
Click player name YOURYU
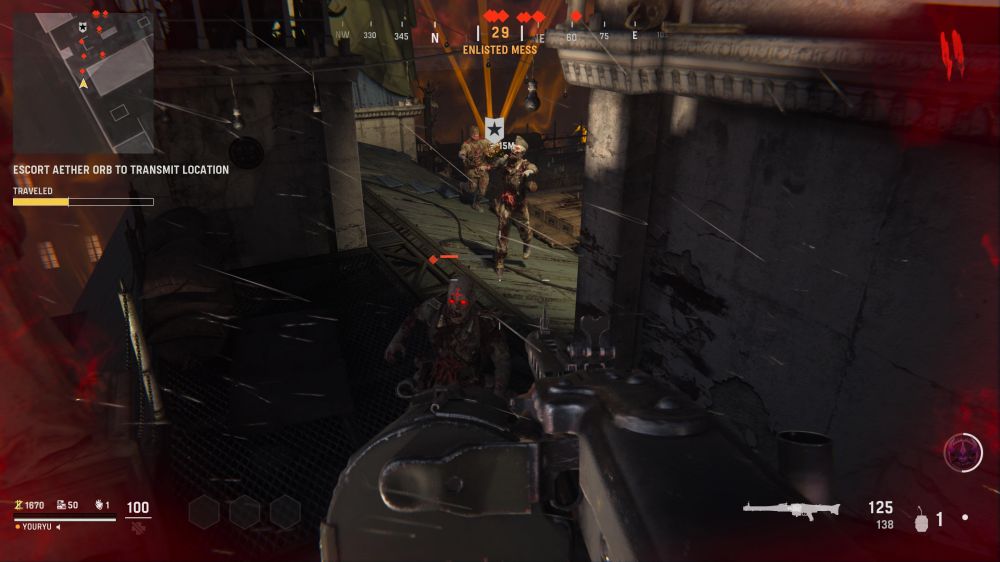pyautogui.click(x=35, y=527)
